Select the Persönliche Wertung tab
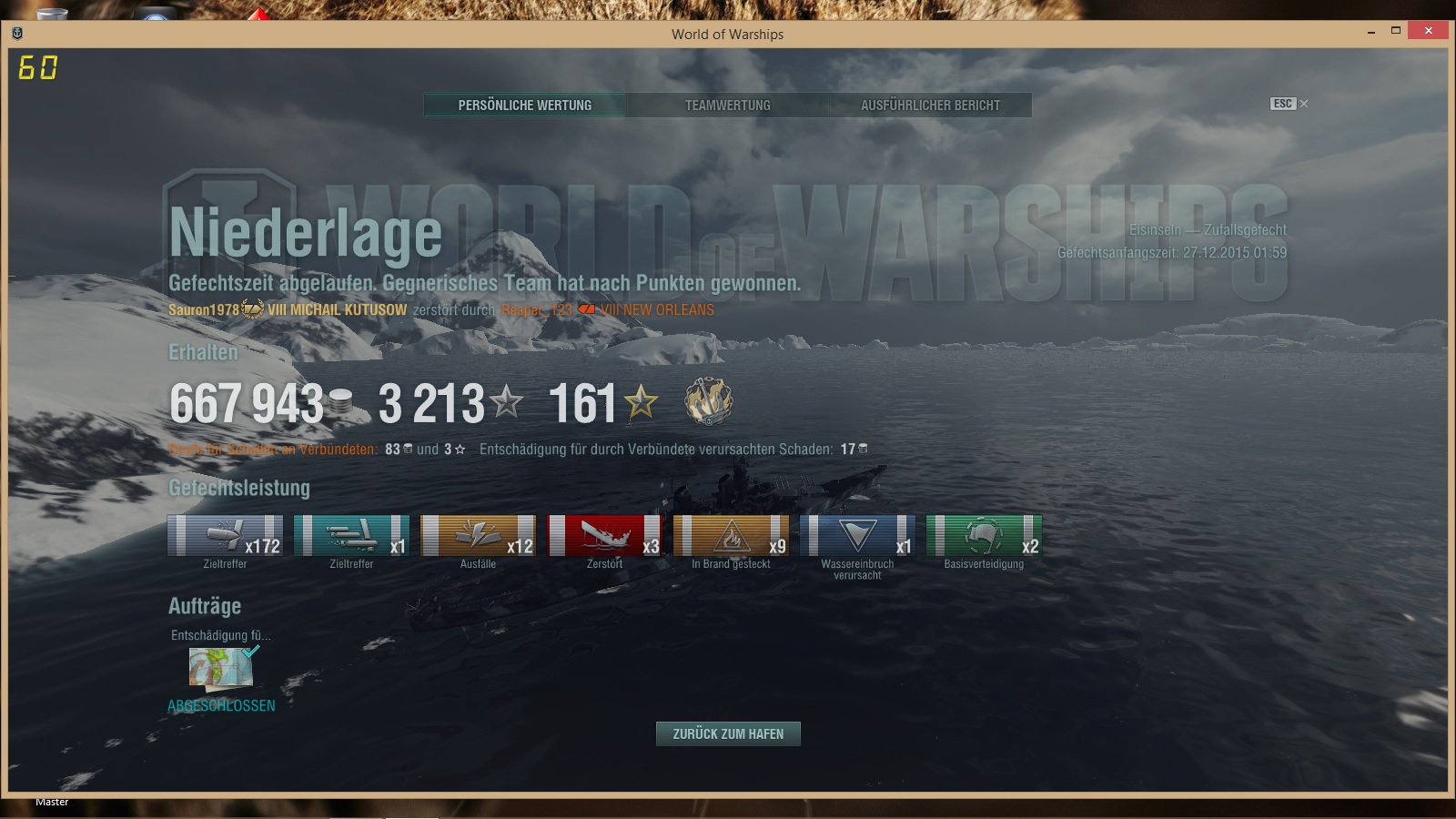1456x819 pixels. click(525, 106)
